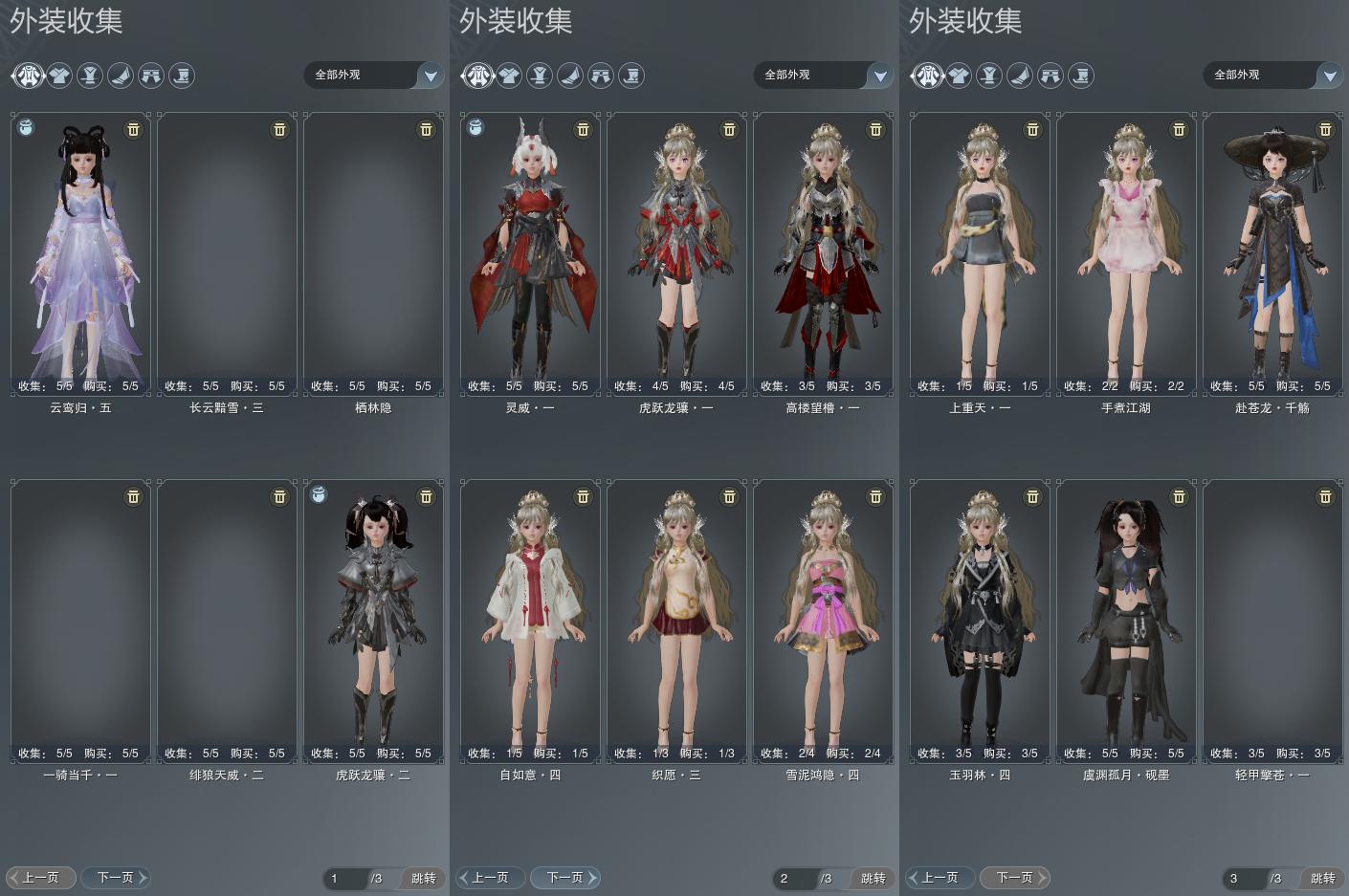Open the 手煮江湖 outfit card
The image size is (1349, 896).
pyautogui.click(x=1126, y=253)
